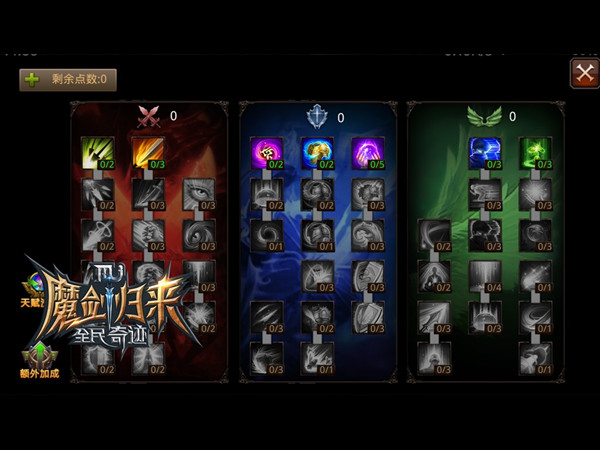Open the 额外加成 bonus icon

coord(40,357)
